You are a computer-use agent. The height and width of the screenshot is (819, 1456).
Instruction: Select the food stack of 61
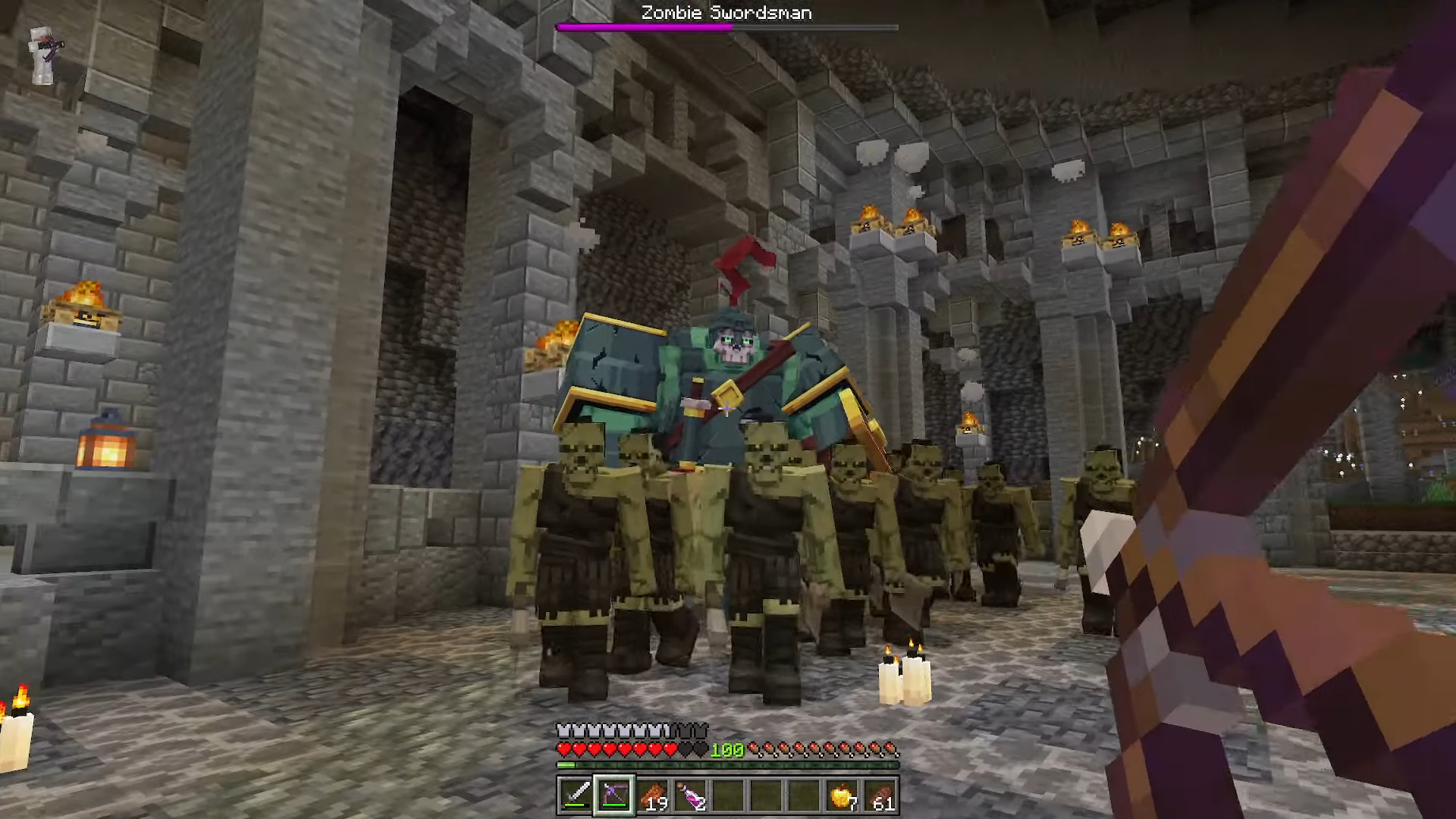coord(880,795)
